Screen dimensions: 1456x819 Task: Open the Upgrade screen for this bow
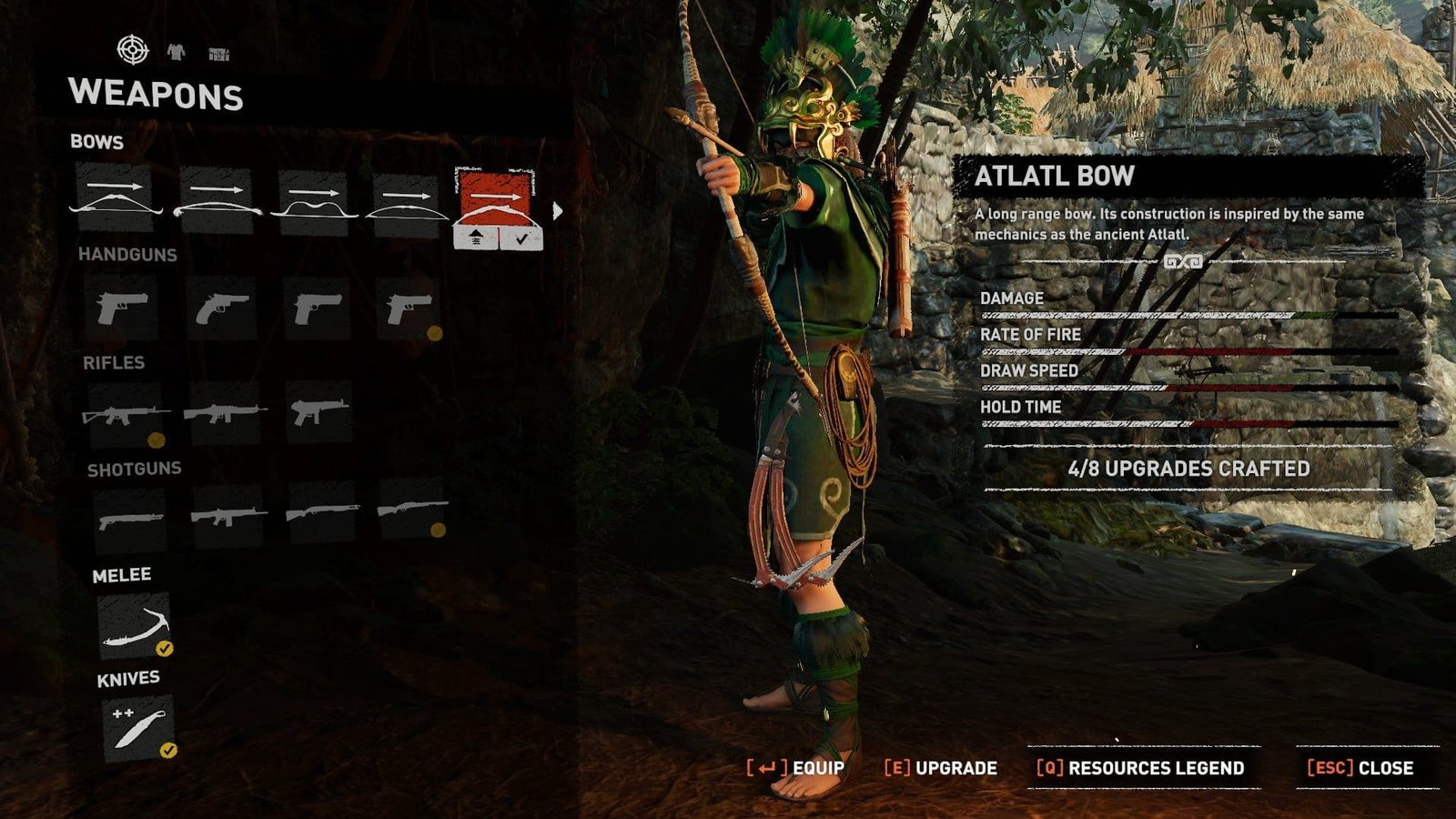point(941,768)
